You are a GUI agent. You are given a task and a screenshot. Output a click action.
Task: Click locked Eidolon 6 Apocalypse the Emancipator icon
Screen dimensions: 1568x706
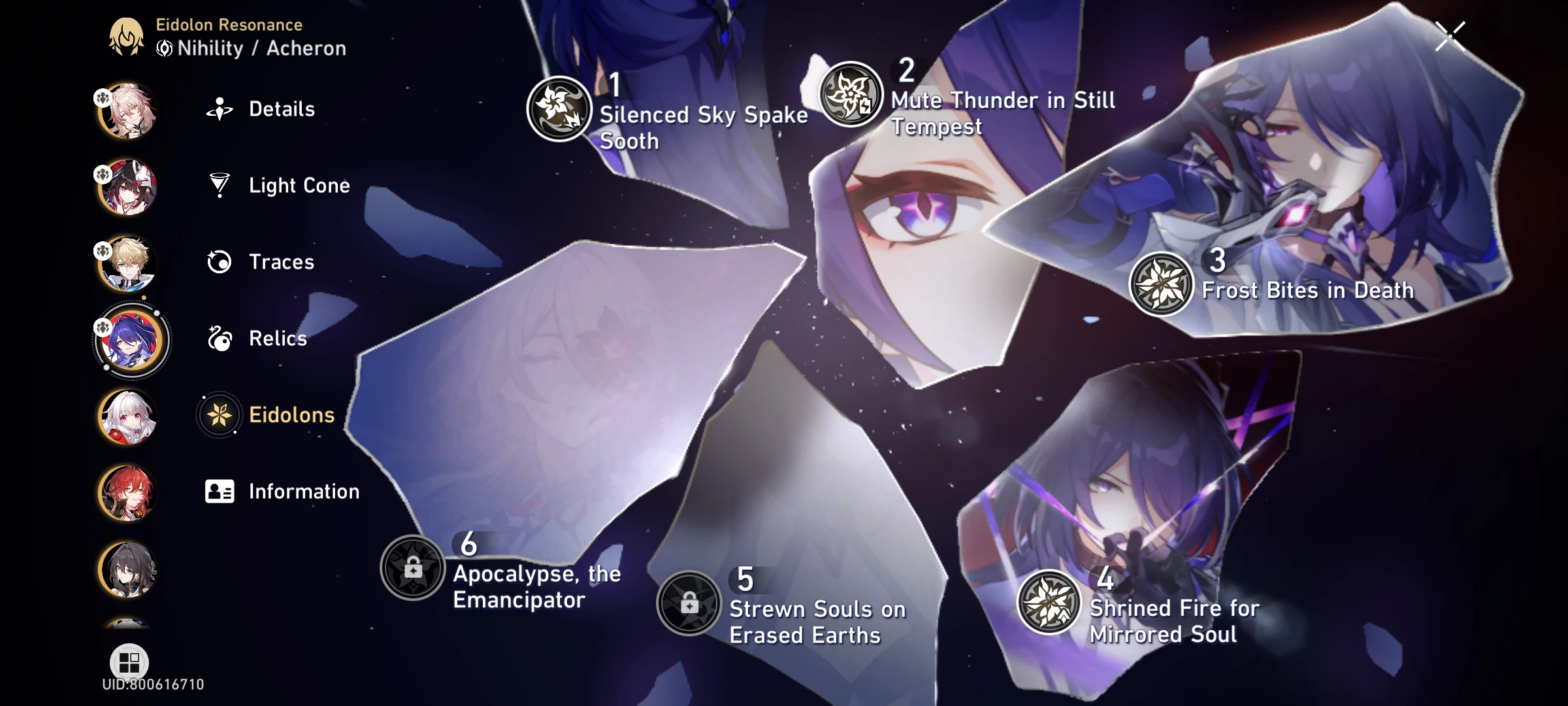(412, 569)
